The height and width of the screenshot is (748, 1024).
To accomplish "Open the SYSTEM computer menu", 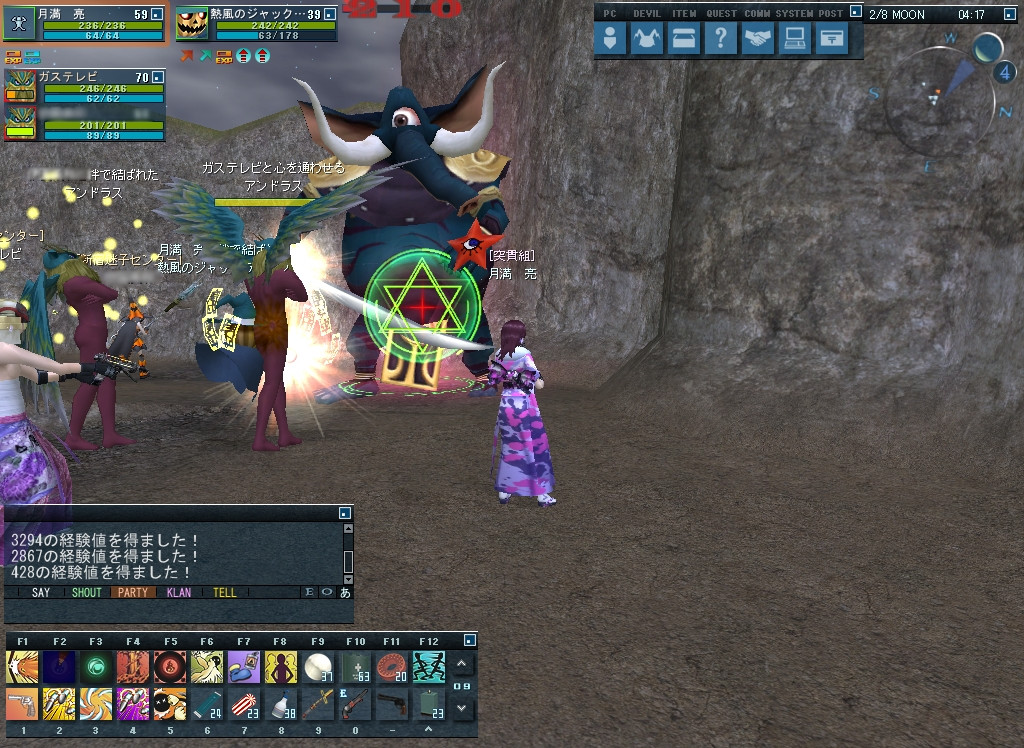I will tap(794, 39).
